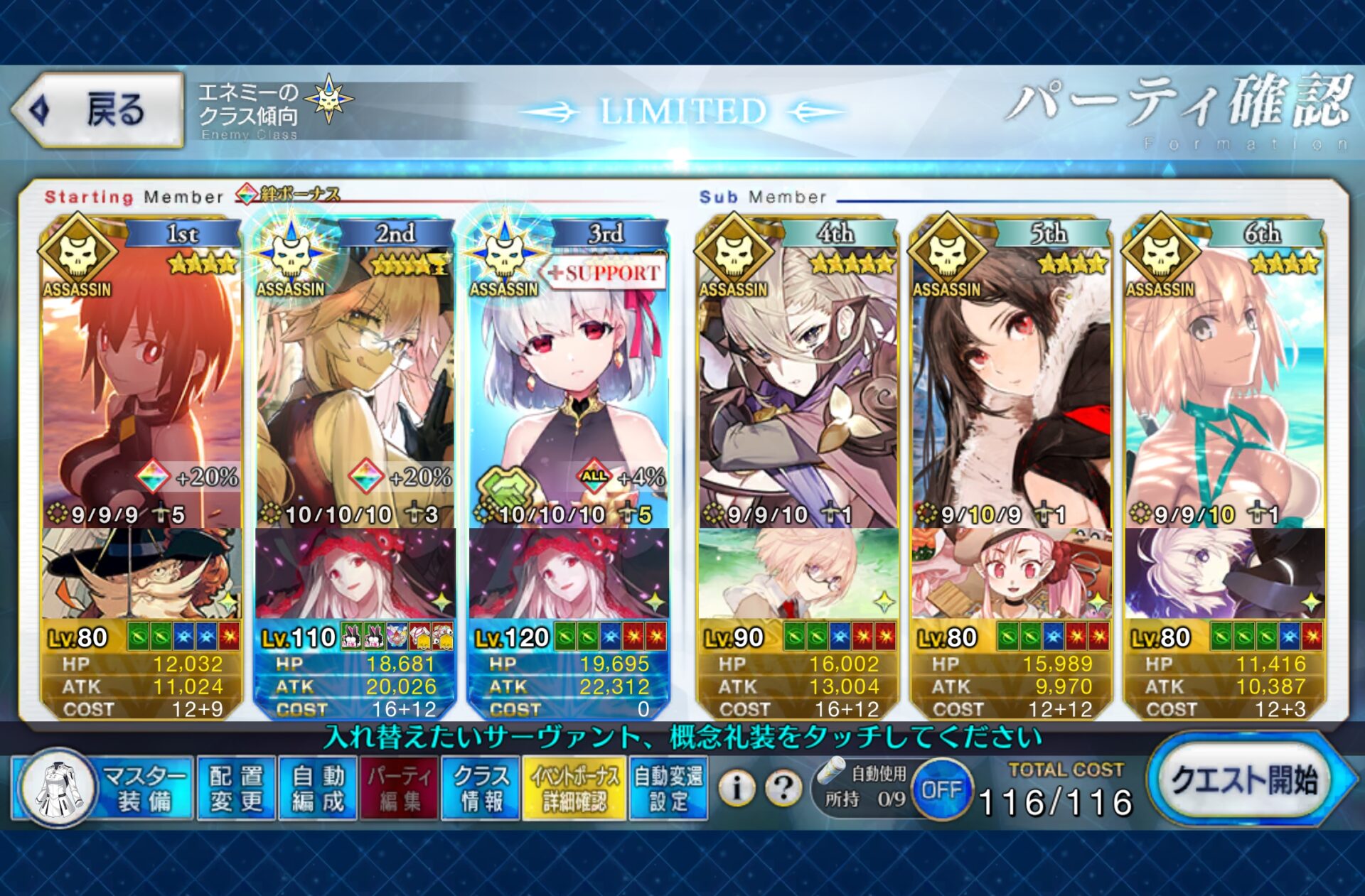1365x896 pixels.
Task: Show クラス情報 class info
Action: pyautogui.click(x=481, y=788)
